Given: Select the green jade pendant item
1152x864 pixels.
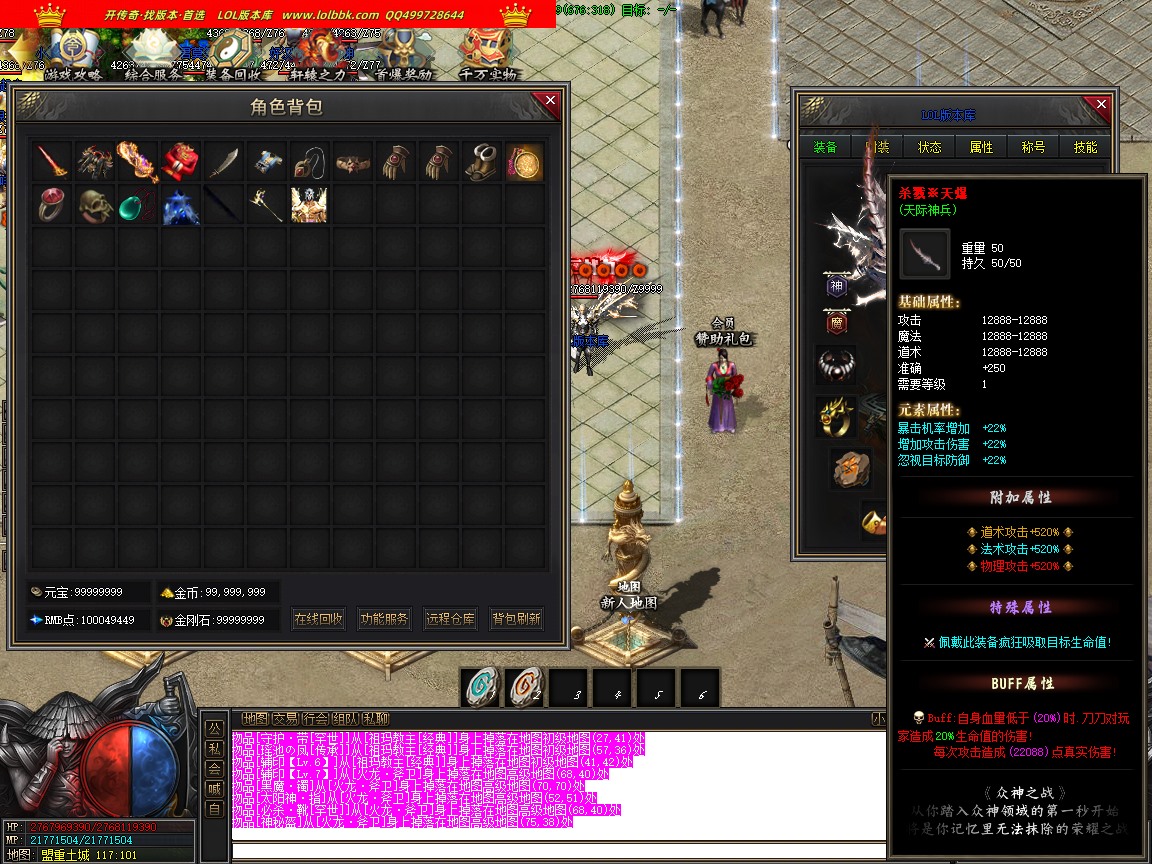Looking at the screenshot, I should (137, 204).
